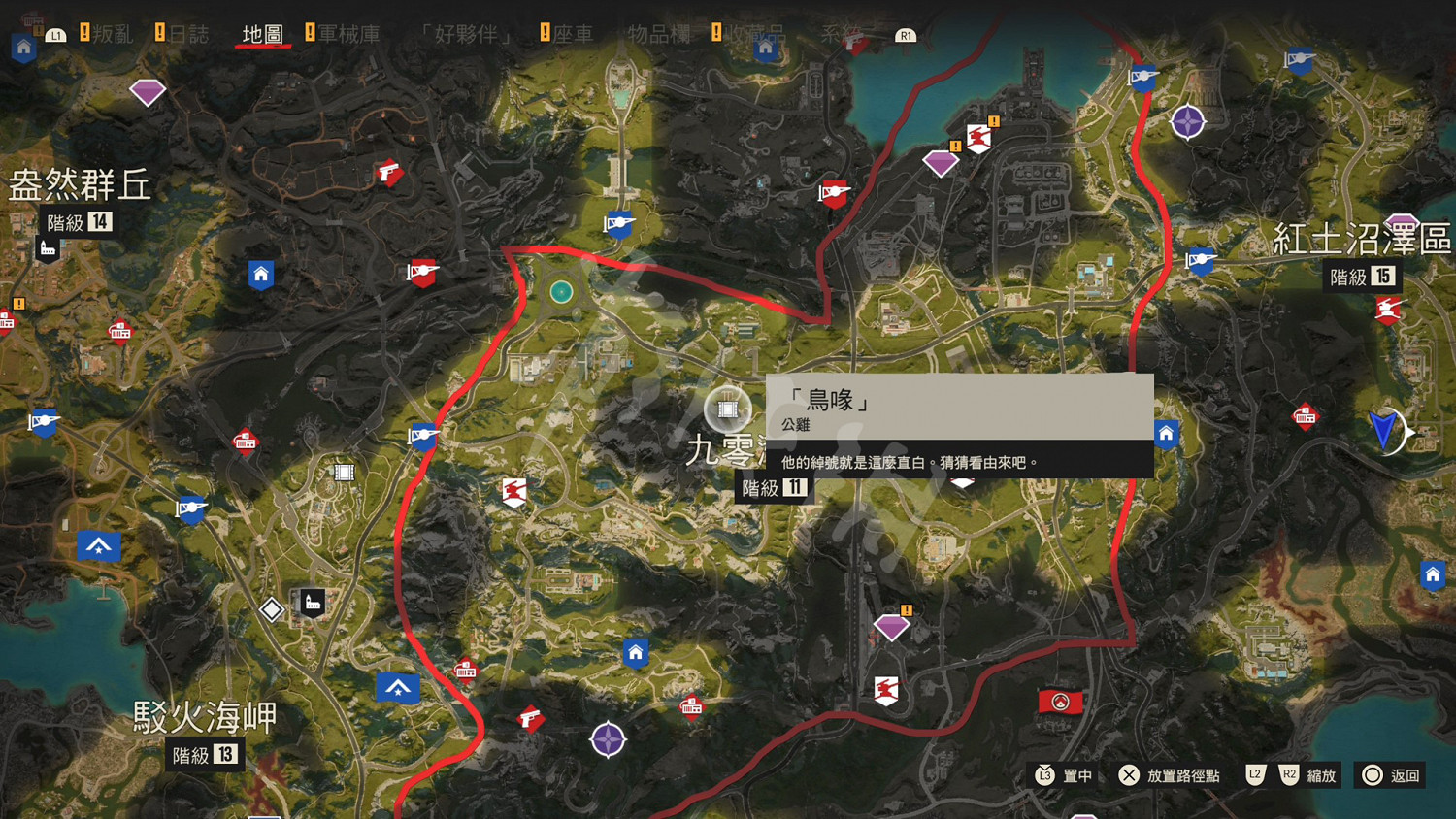Click the red flag enemy base near bottom right
1456x819 pixels.
(1060, 702)
